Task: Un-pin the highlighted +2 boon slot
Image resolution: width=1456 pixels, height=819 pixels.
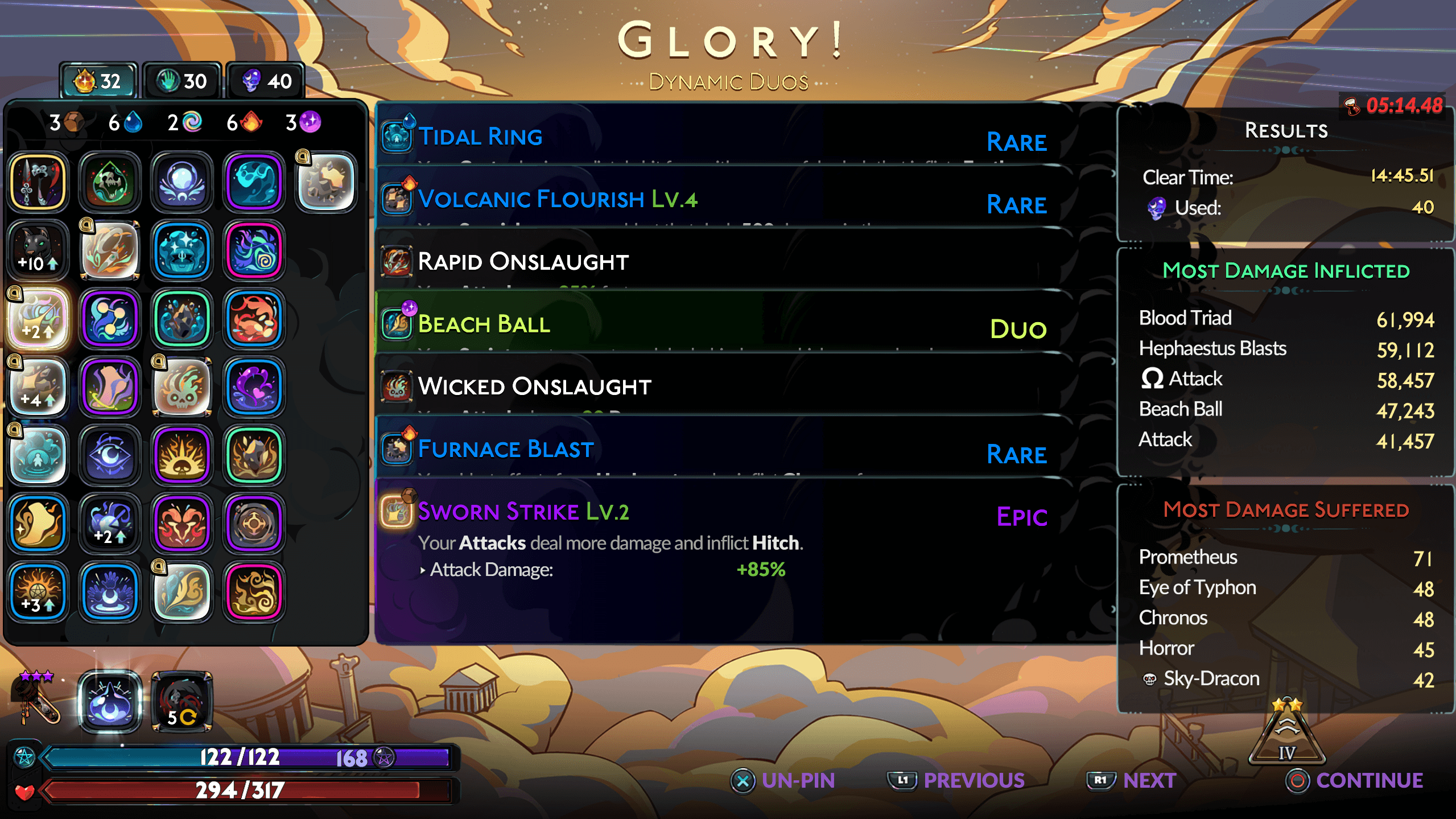Action: coord(38,319)
